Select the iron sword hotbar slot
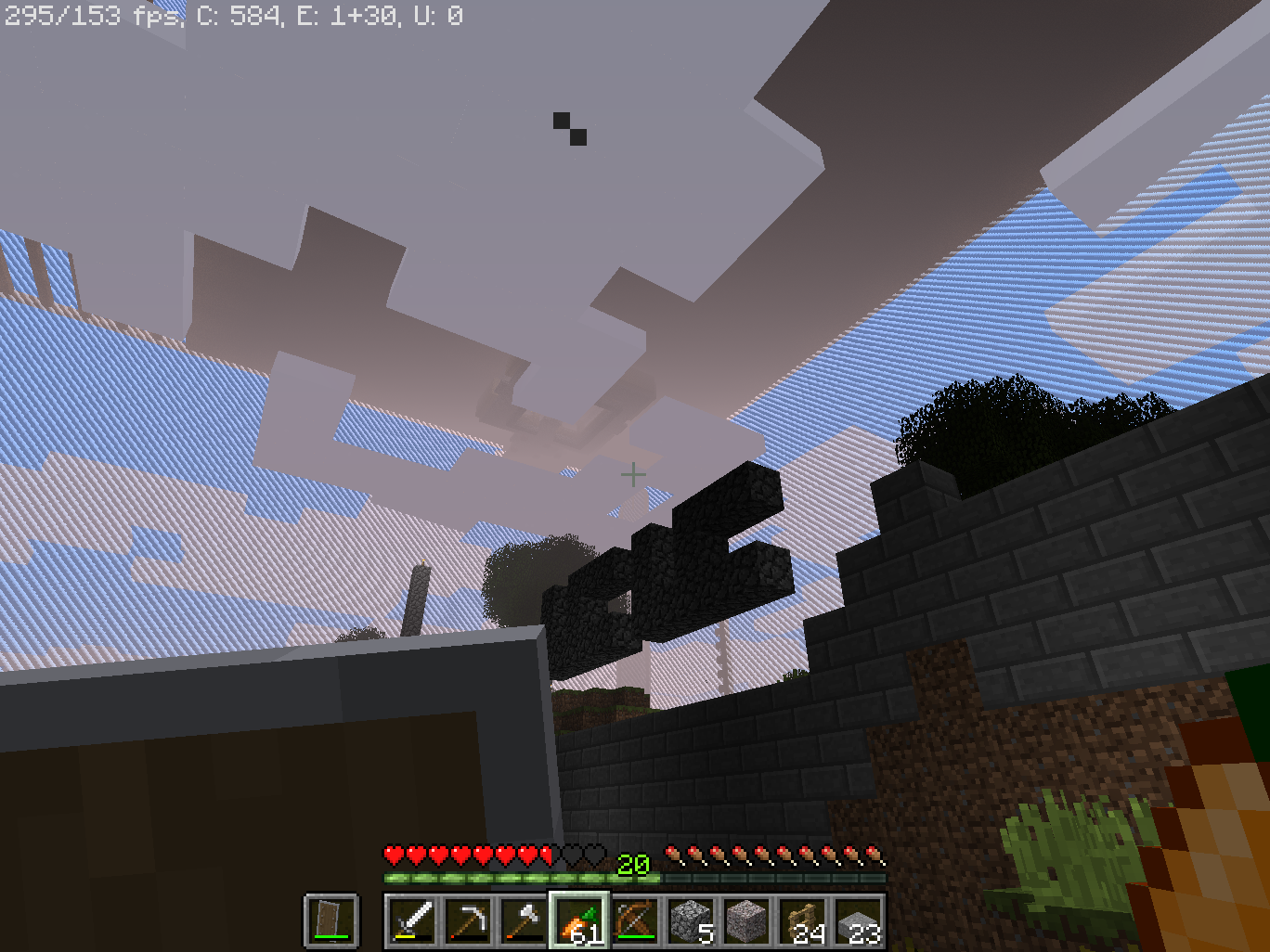This screenshot has width=1270, height=952. tap(412, 921)
